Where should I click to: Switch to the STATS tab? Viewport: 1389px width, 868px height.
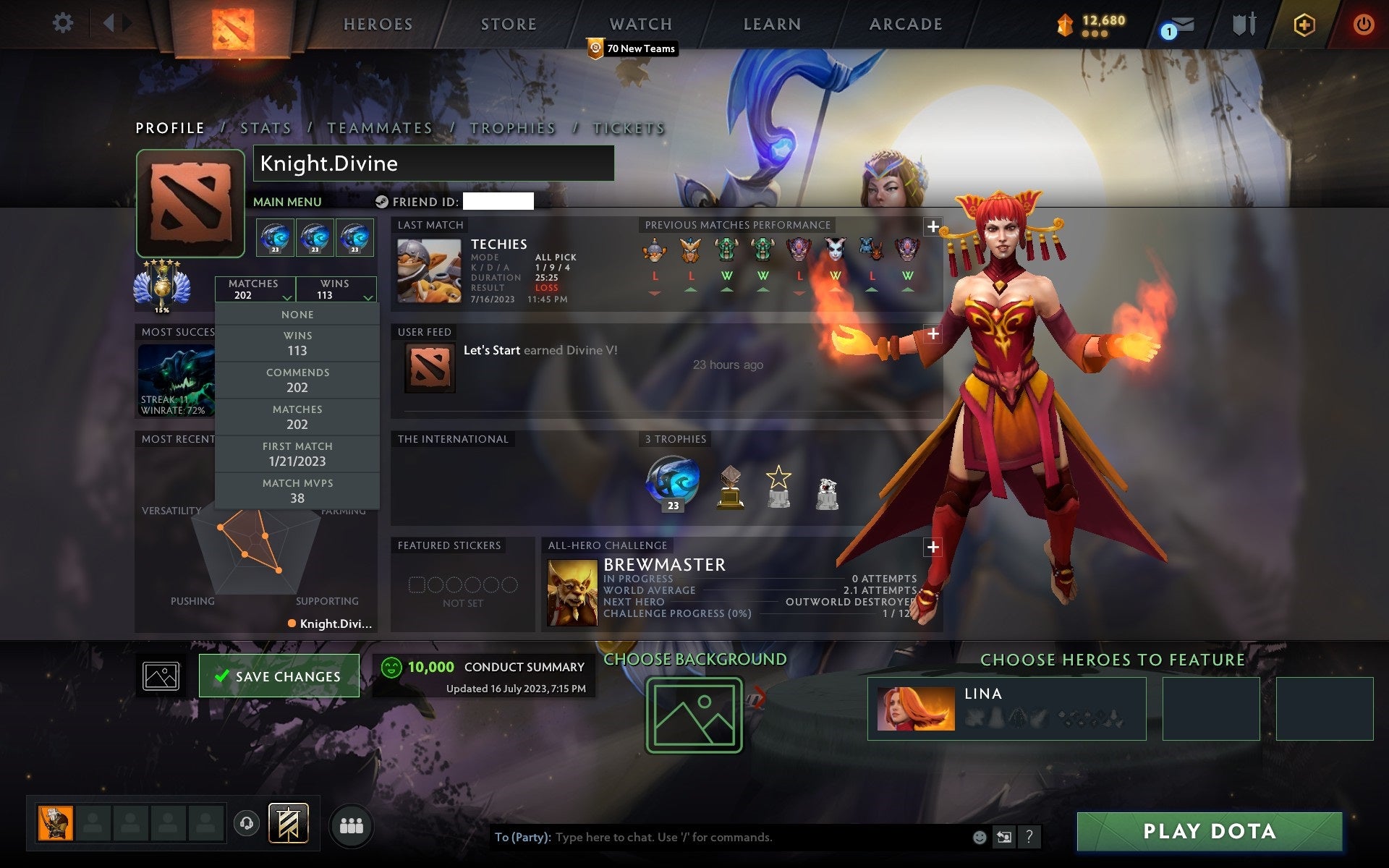265,127
